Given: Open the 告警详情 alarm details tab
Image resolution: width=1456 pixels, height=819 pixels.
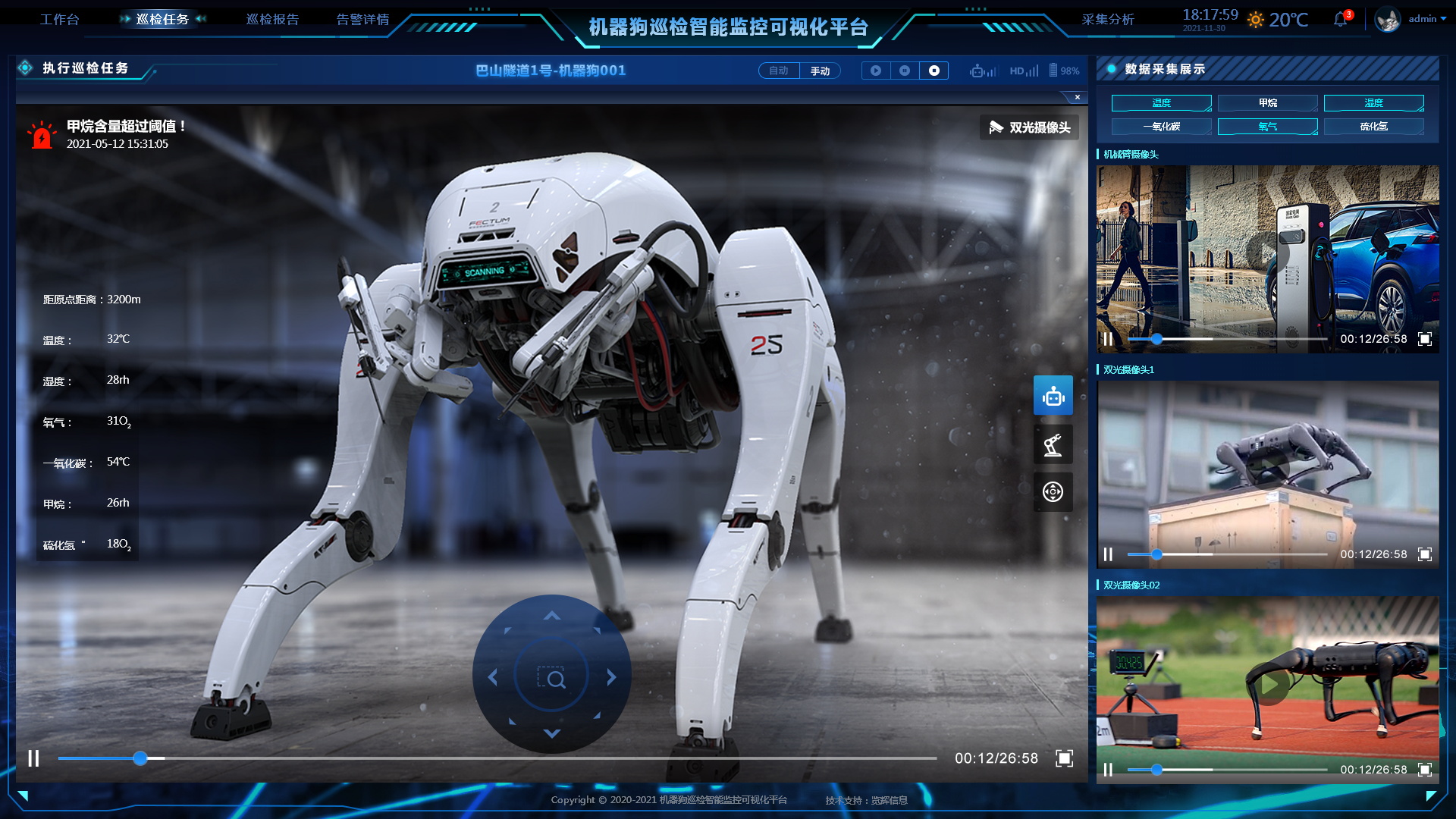Looking at the screenshot, I should pyautogui.click(x=362, y=20).
